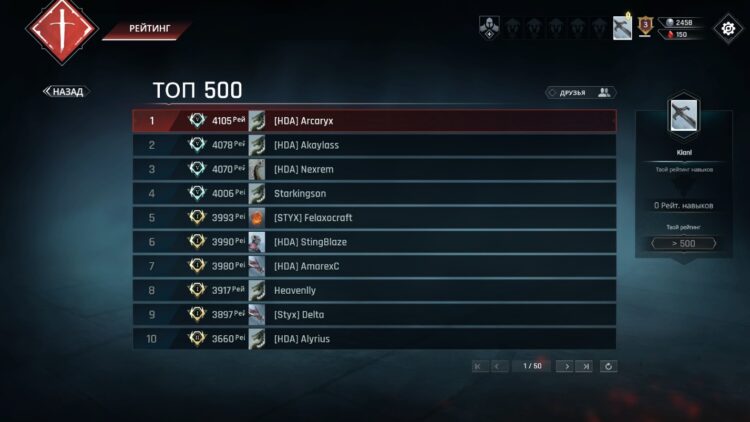Go back with the НАЗАД button
750x422 pixels.
coord(66,92)
